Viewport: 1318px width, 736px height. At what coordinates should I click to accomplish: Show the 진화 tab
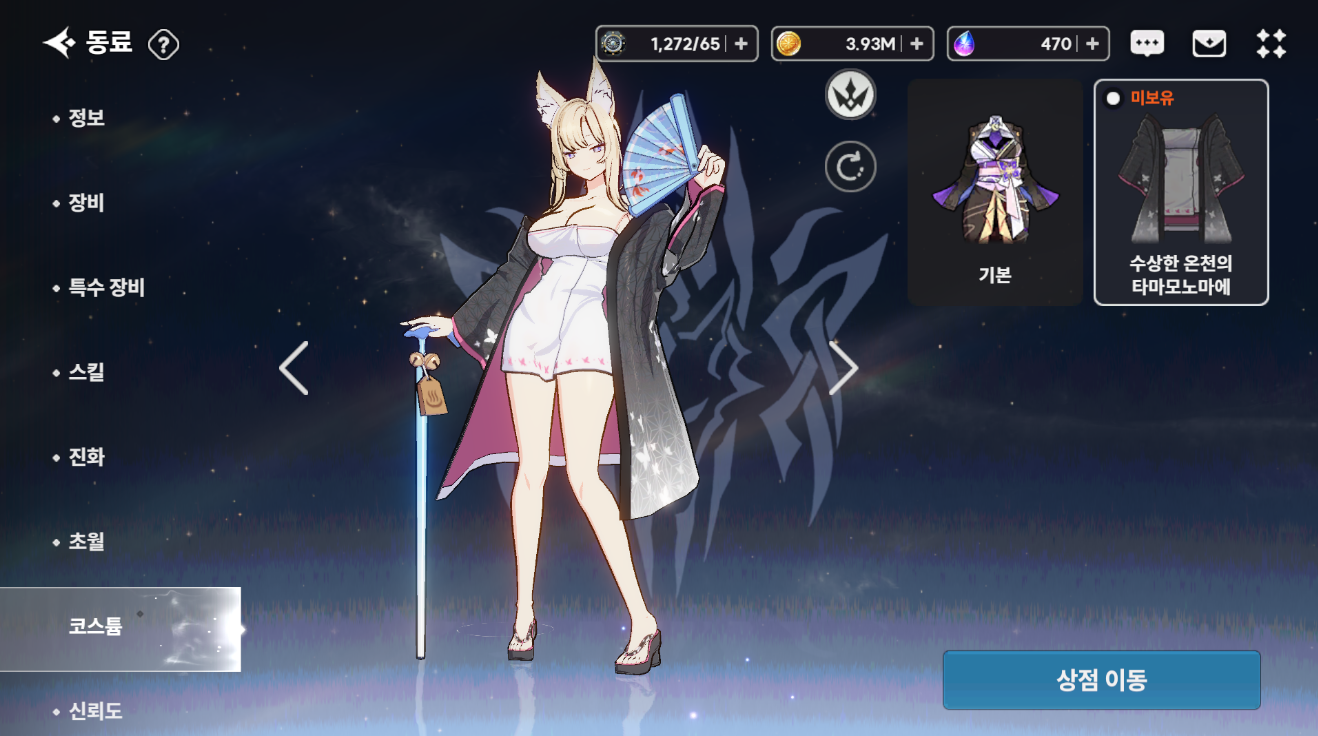(x=86, y=457)
